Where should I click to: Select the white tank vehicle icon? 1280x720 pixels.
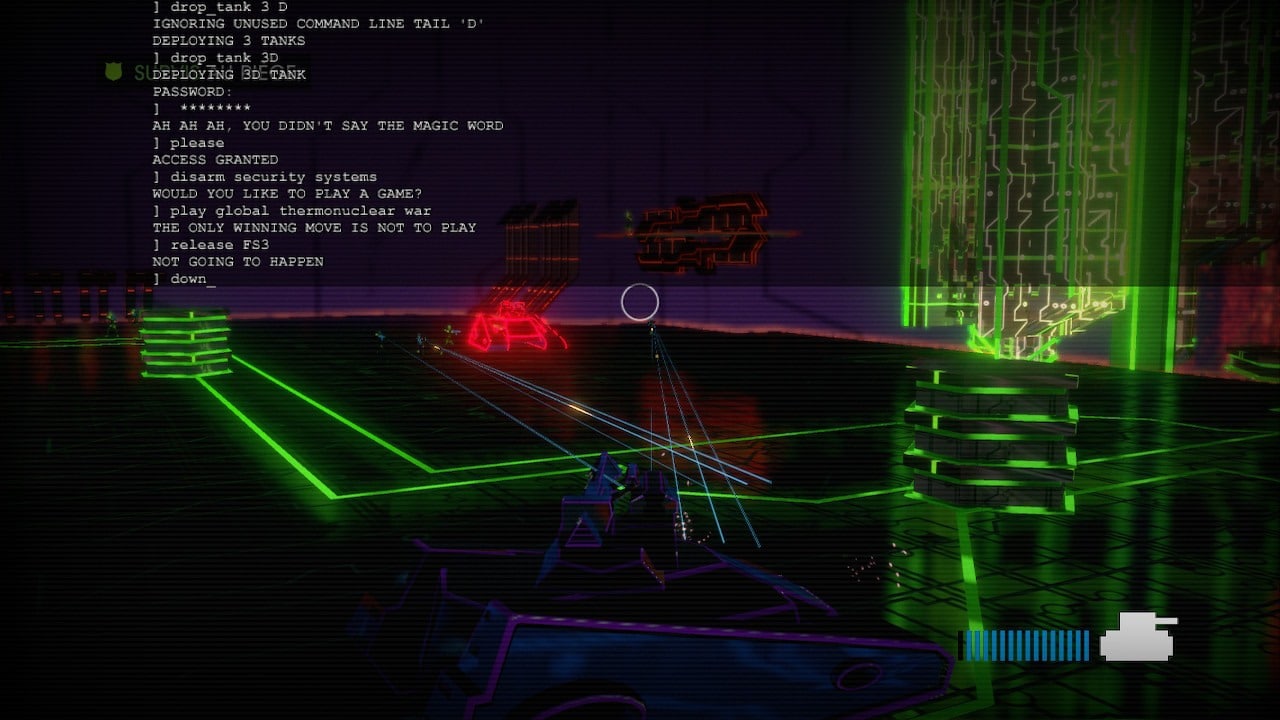coord(1138,637)
